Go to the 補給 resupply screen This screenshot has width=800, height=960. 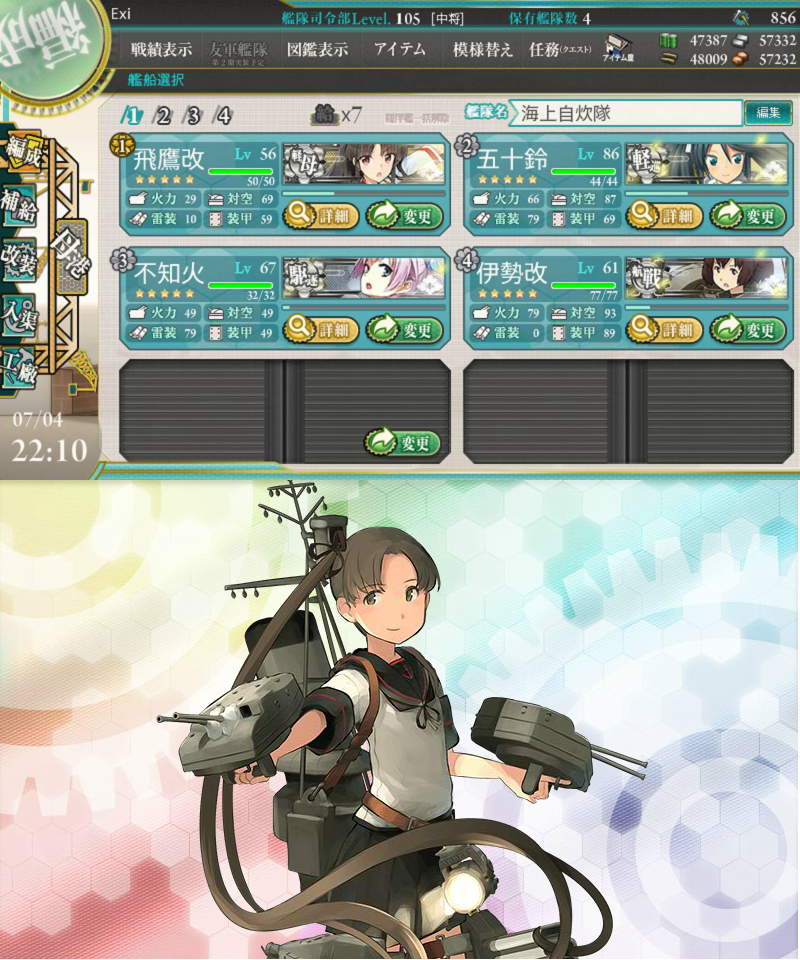tap(19, 200)
